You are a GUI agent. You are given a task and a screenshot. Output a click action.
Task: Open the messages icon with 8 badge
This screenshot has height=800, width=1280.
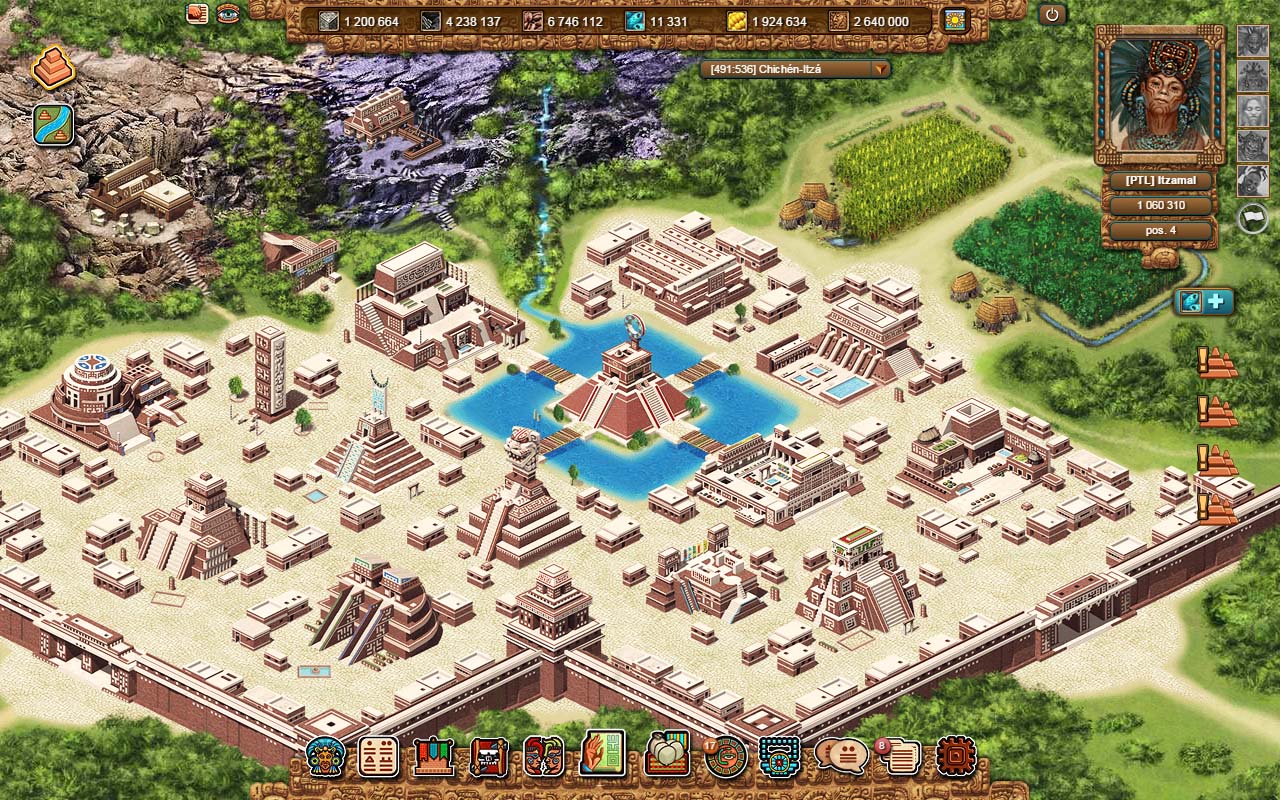click(x=899, y=757)
